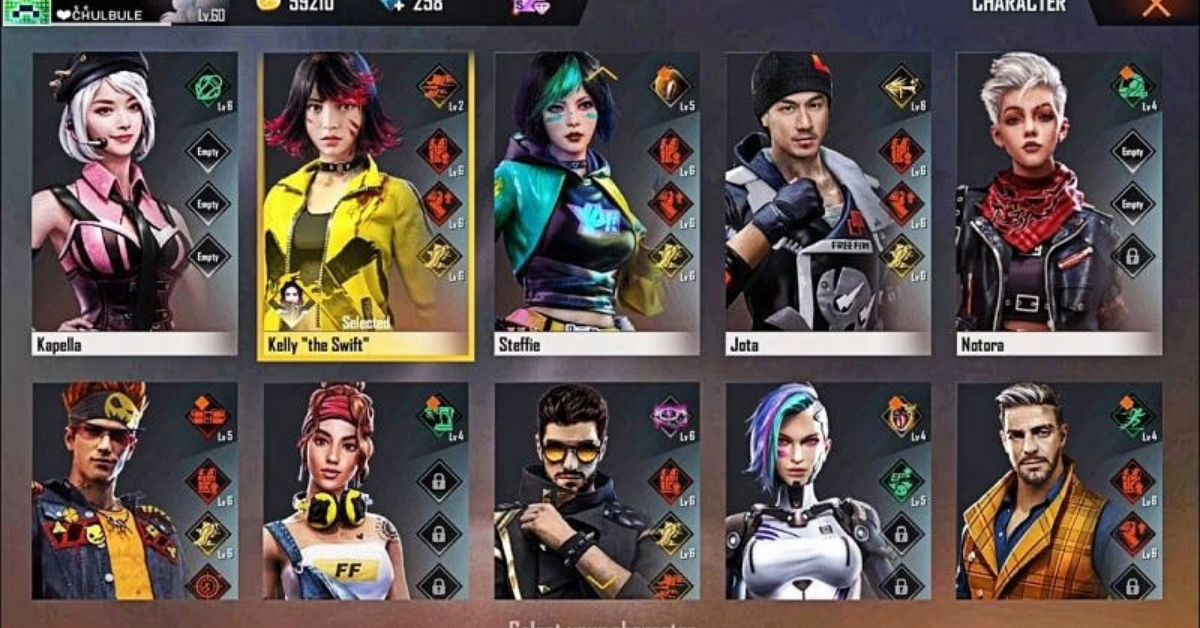Viewport: 1200px width, 628px height.
Task: Click Kelly's Lv 2 main skill icon
Action: (x=439, y=86)
